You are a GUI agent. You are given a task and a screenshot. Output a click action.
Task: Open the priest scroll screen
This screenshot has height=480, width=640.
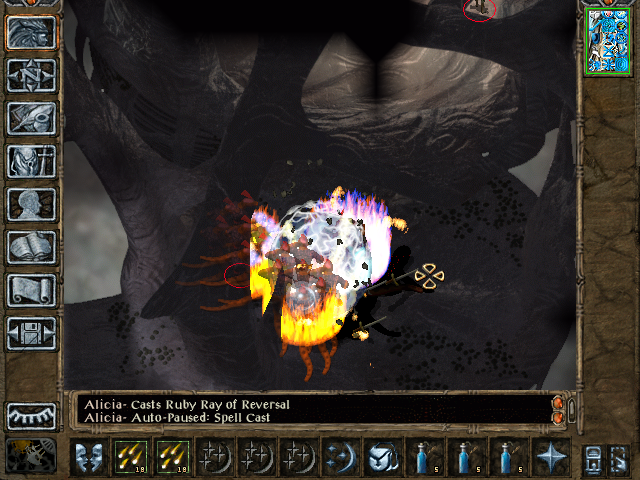pyautogui.click(x=31, y=291)
